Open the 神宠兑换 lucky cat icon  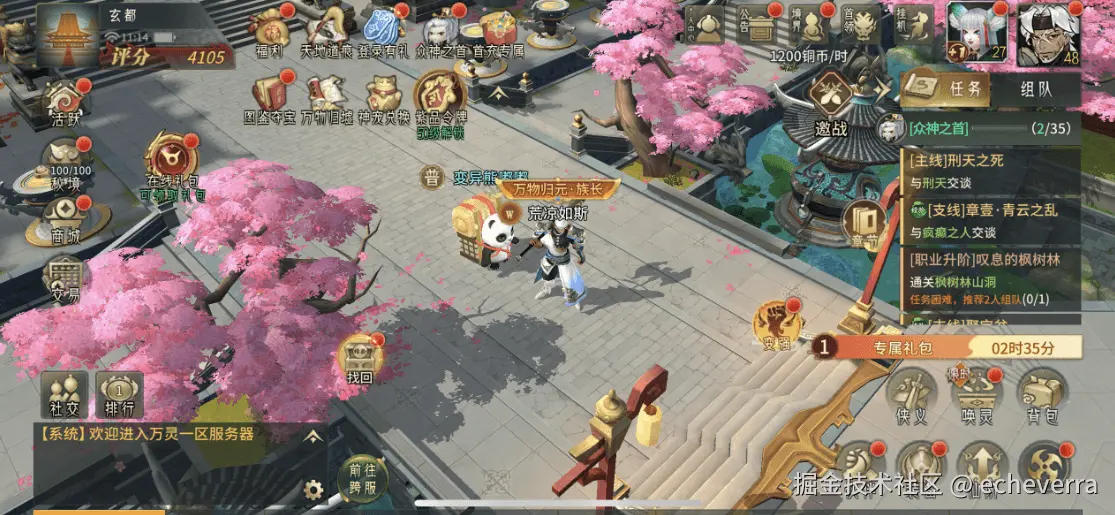[x=383, y=96]
